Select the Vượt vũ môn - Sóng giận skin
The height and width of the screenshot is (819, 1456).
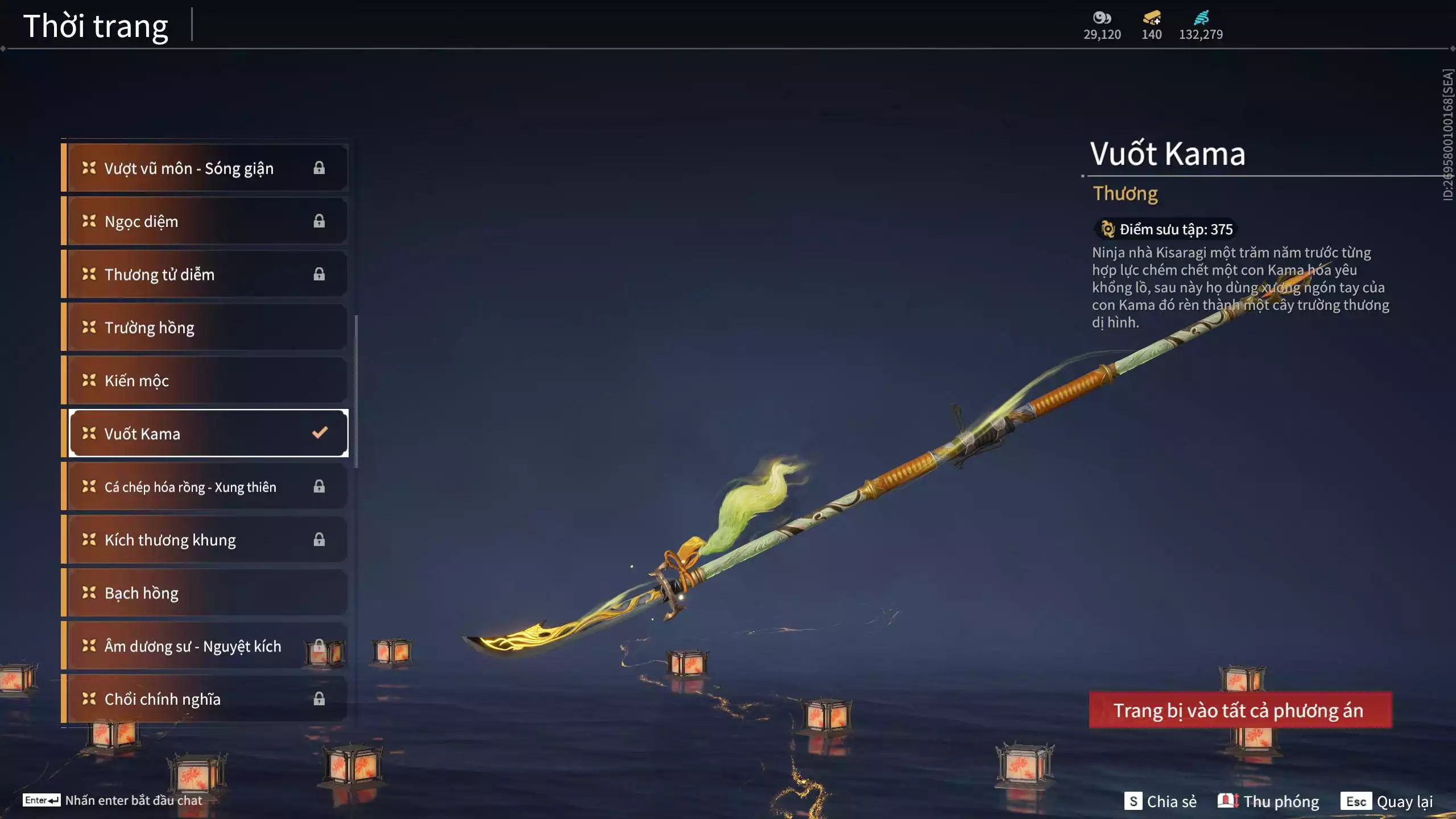pyautogui.click(x=205, y=168)
